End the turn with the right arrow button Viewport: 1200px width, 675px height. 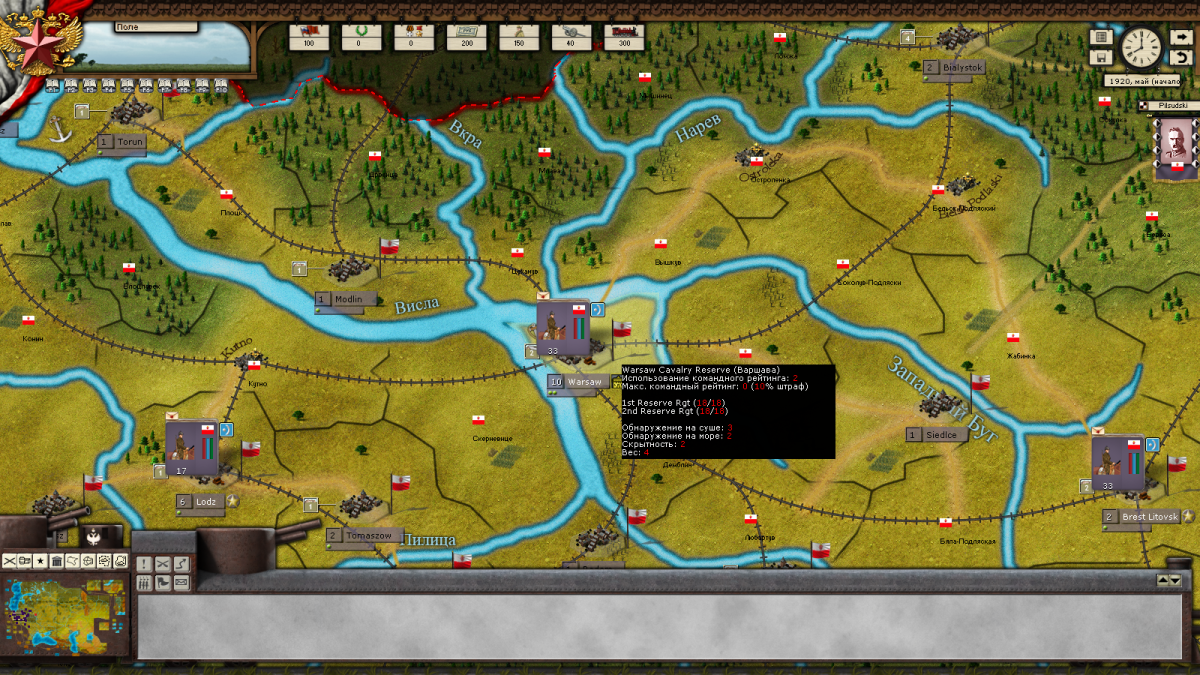click(x=1180, y=37)
